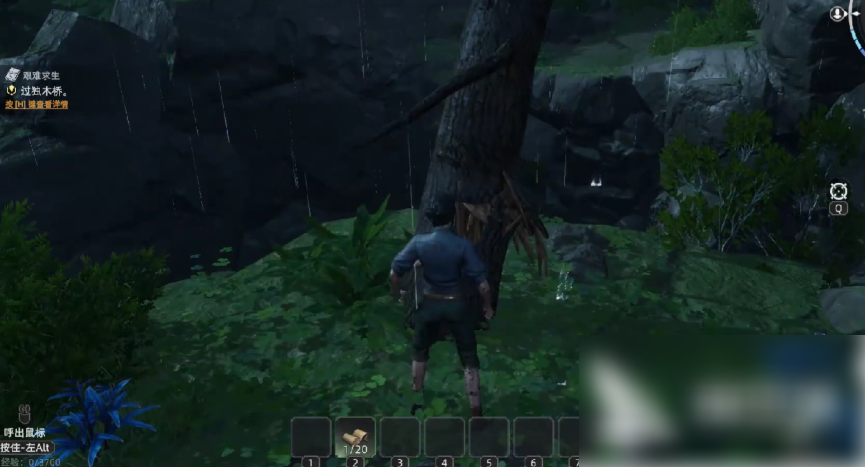The image size is (865, 467).
Task: Select the wood item in hotbar slot 2
Action: tap(354, 436)
